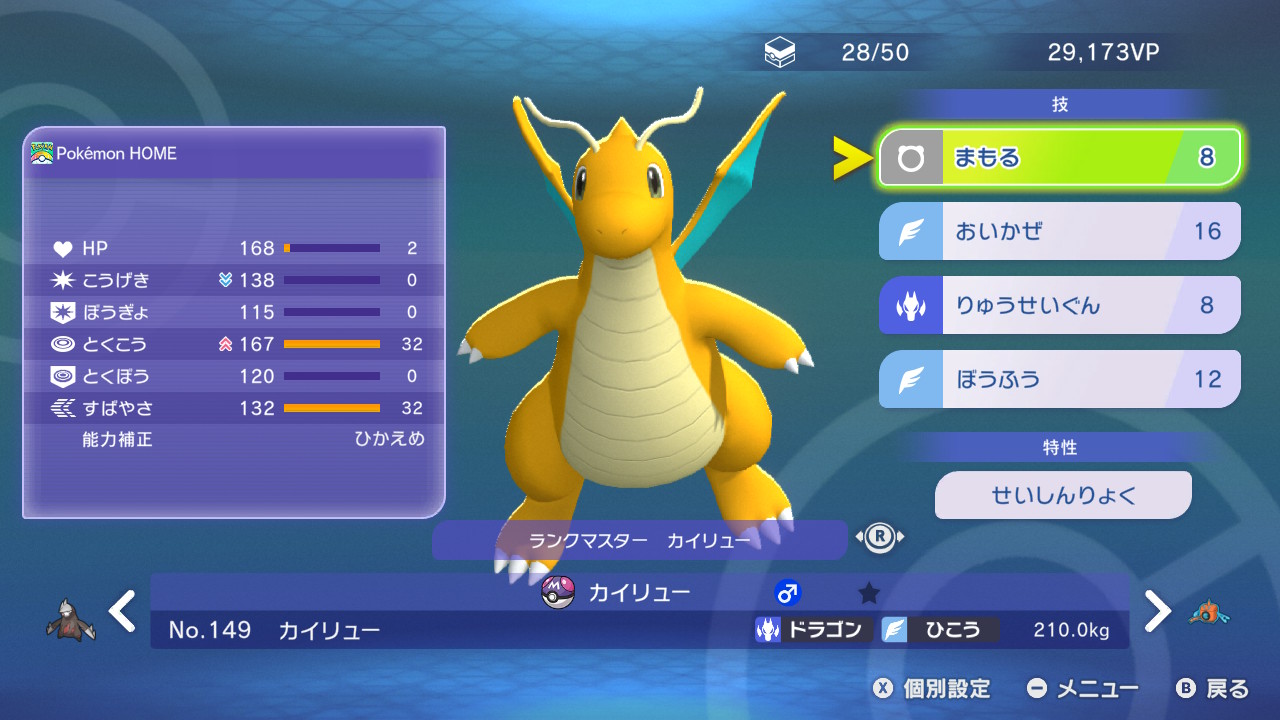Go to the previous Pokémon with left arrow

122,611
